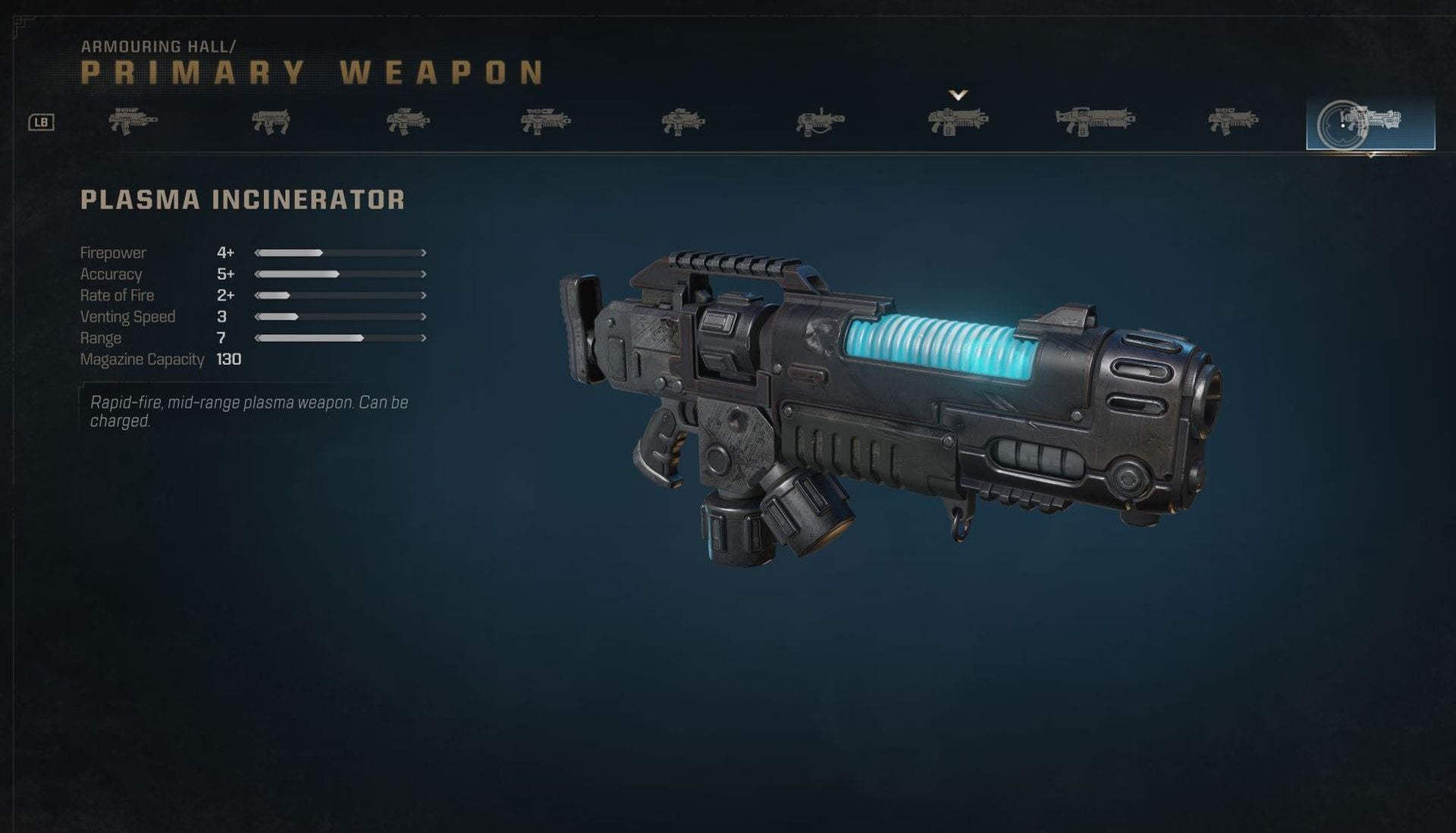The height and width of the screenshot is (833, 1456).
Task: Click the arrow below the selected weapon box
Action: 1373,155
